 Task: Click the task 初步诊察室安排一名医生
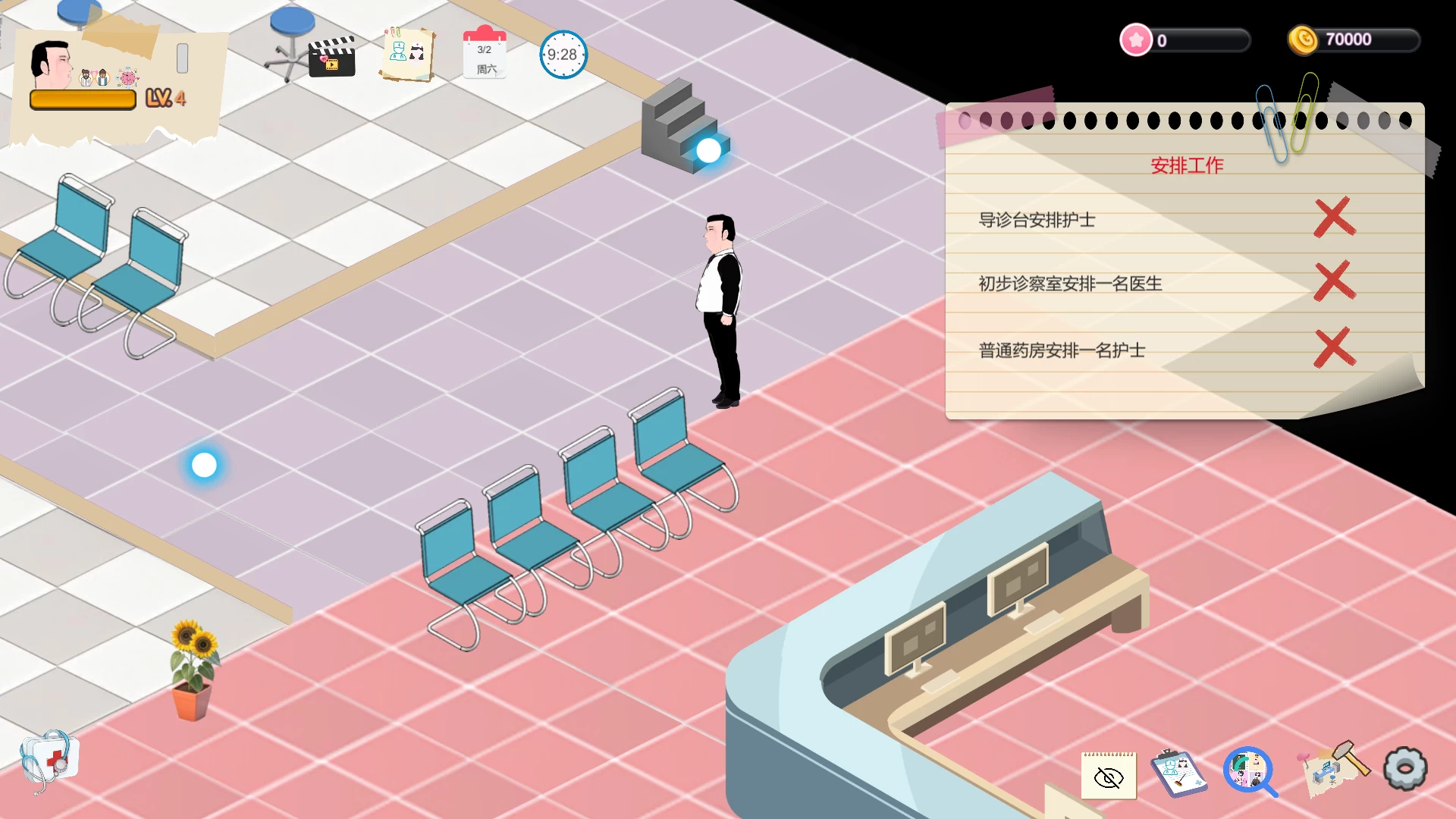pos(1072,284)
